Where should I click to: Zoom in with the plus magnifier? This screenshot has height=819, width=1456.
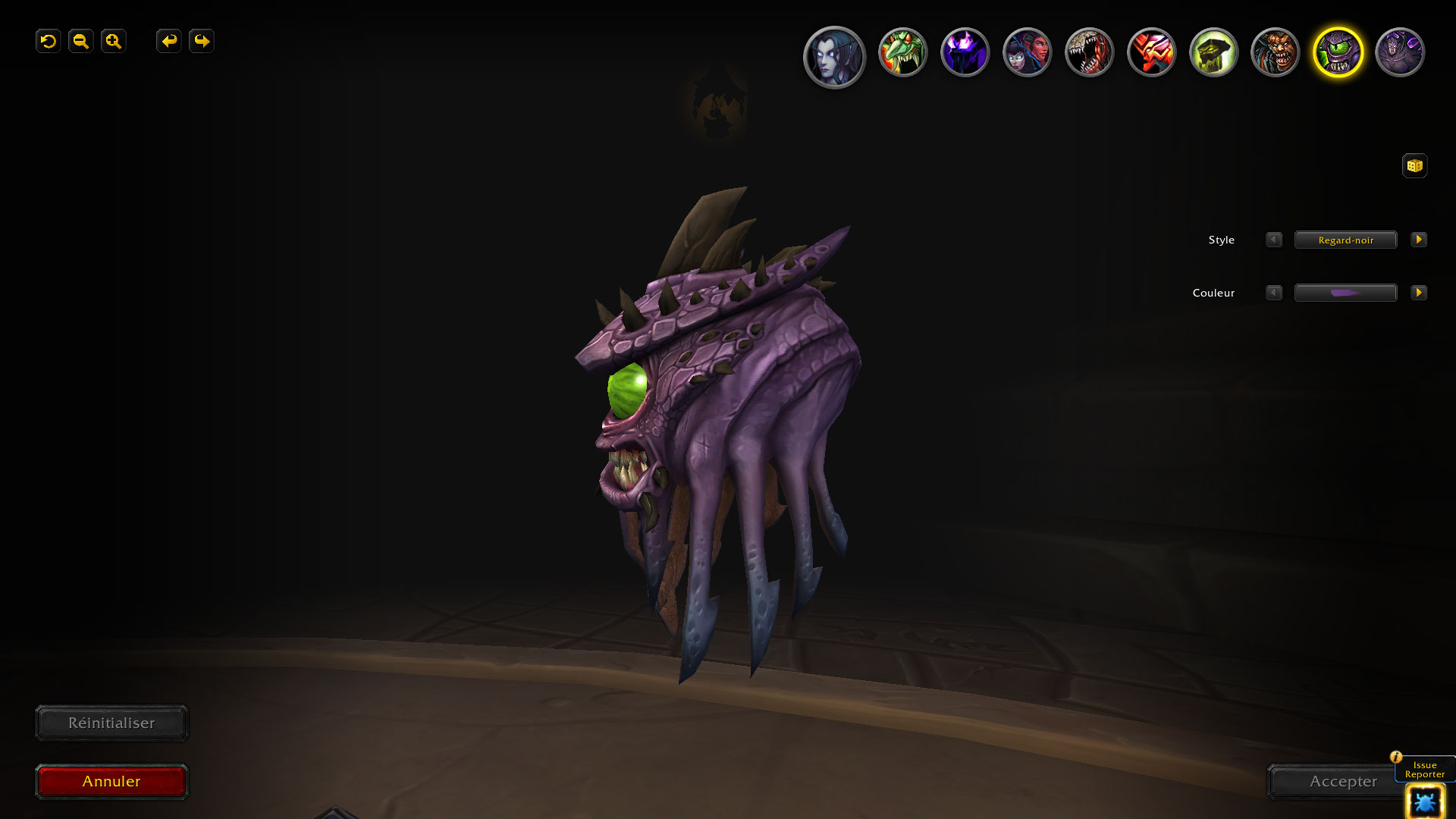coord(114,41)
